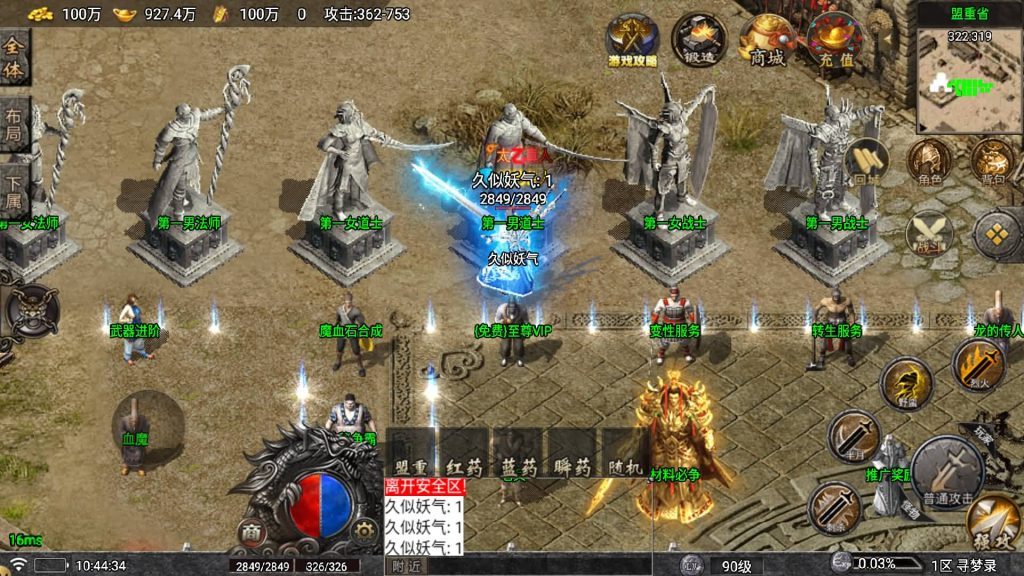Open the 充值 recharge menu
Image resolution: width=1024 pixels, height=576 pixels.
(834, 40)
